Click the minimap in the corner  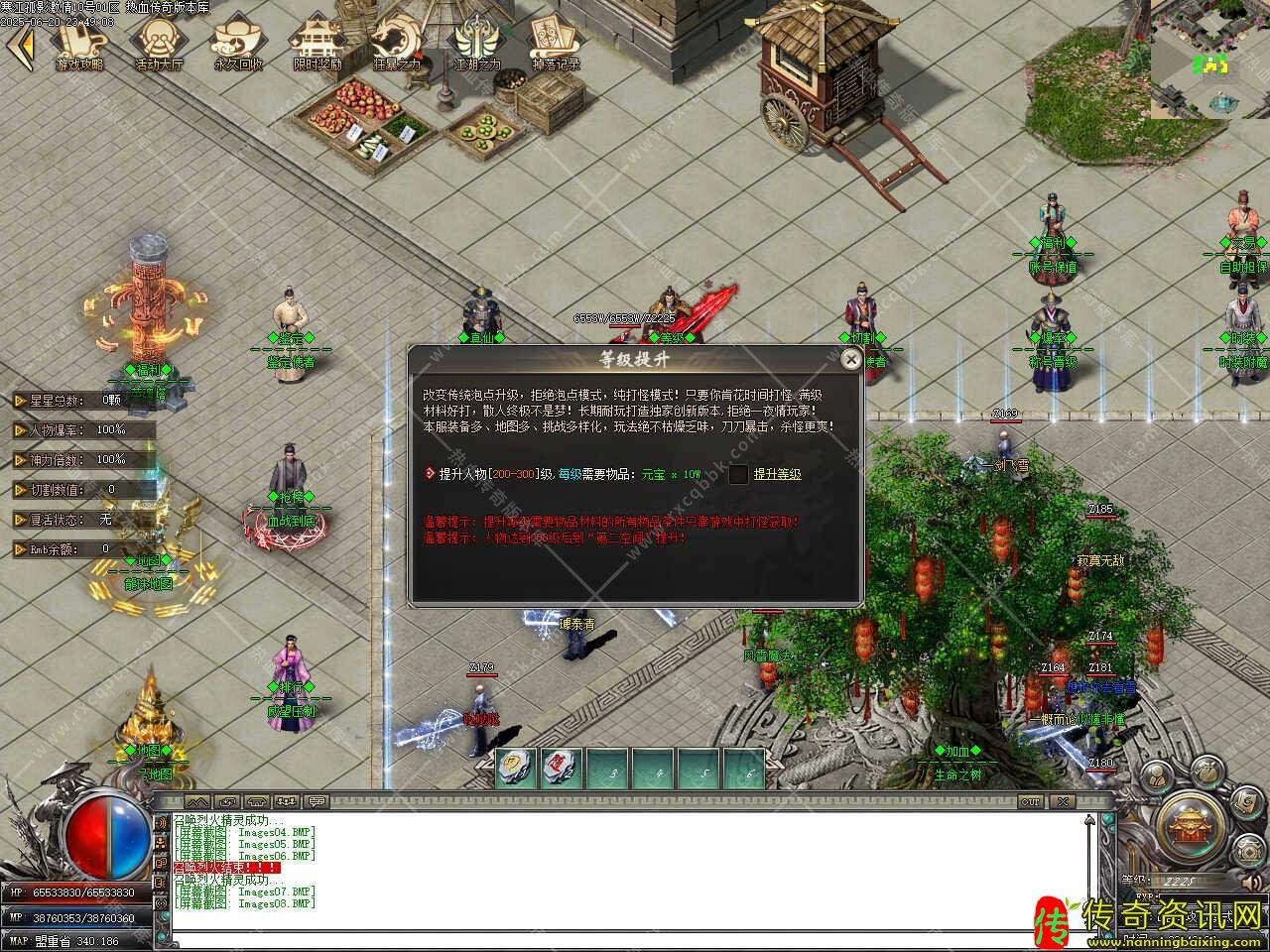[x=1210, y=61]
